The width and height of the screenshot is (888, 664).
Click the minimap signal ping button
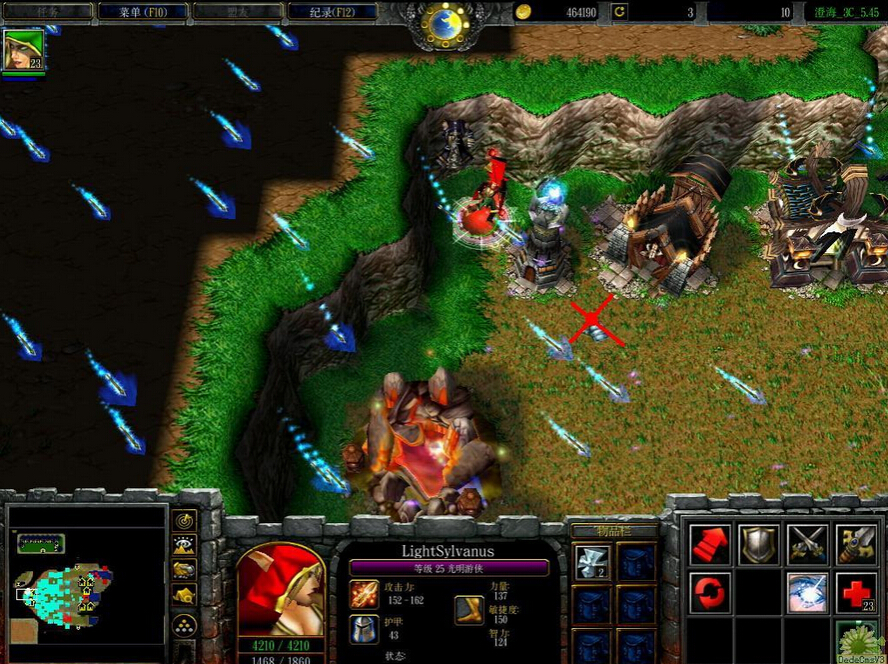184,520
